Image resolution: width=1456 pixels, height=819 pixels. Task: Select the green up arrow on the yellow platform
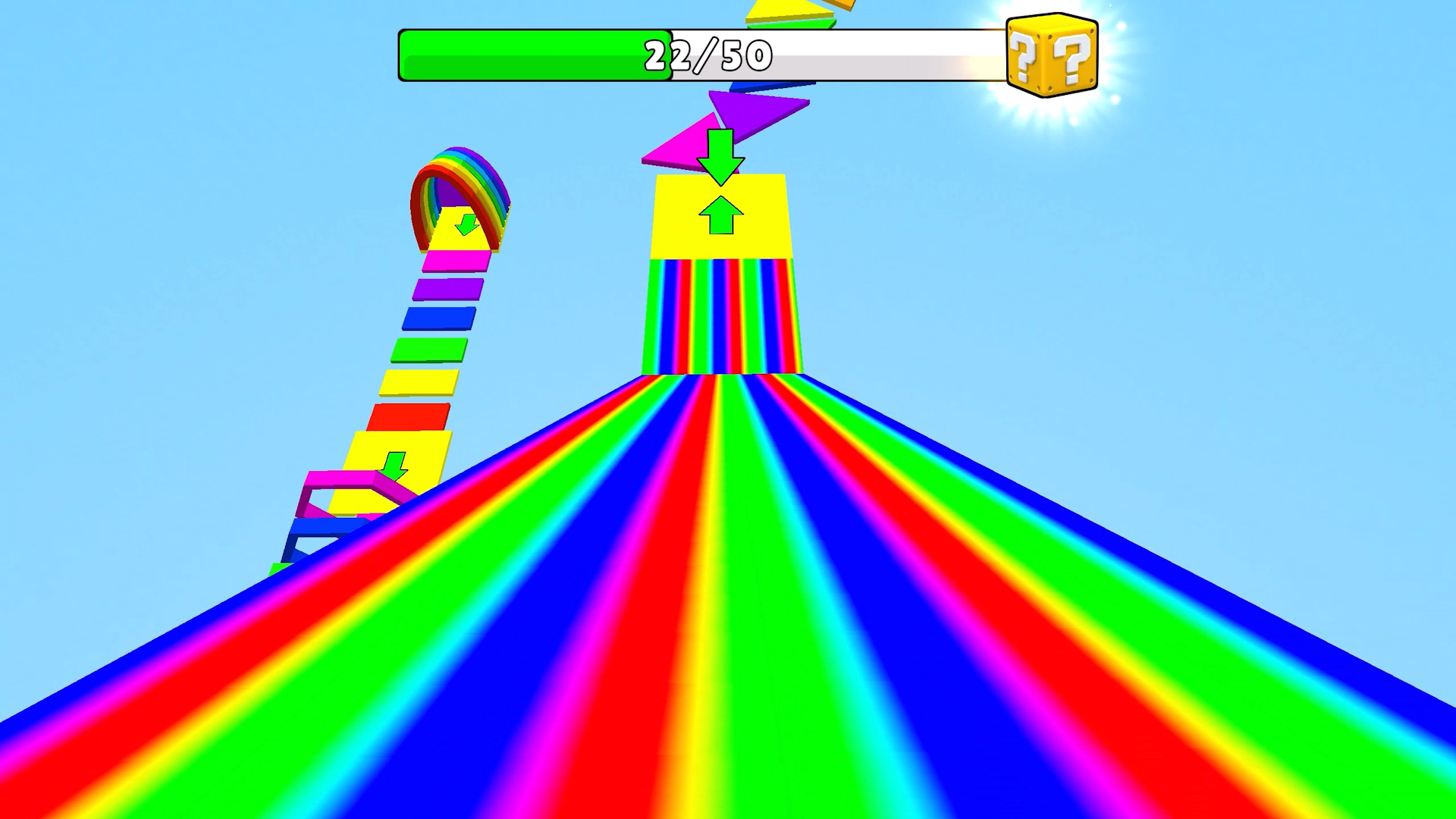click(721, 216)
